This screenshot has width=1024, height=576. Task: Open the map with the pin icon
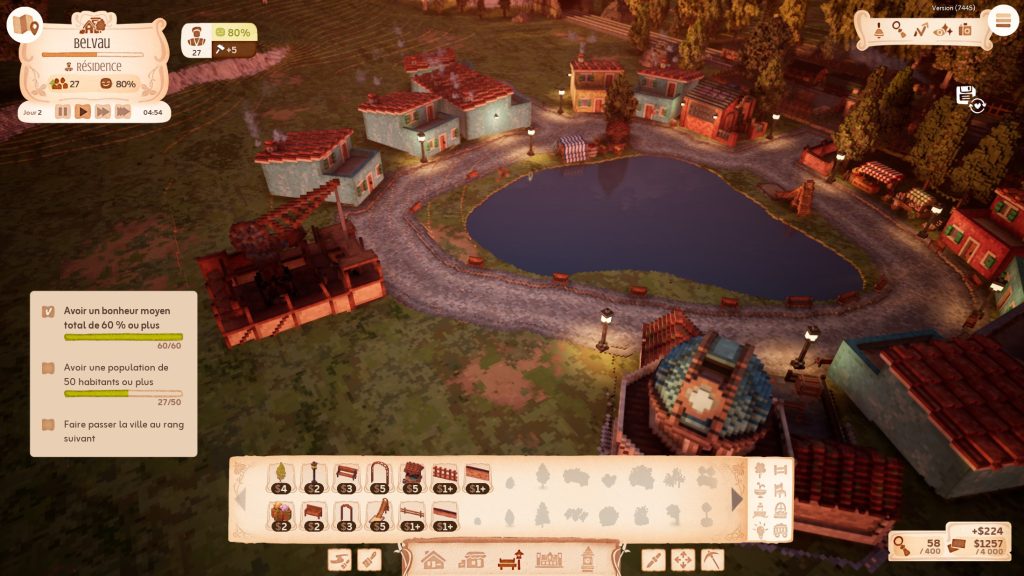click(x=24, y=25)
